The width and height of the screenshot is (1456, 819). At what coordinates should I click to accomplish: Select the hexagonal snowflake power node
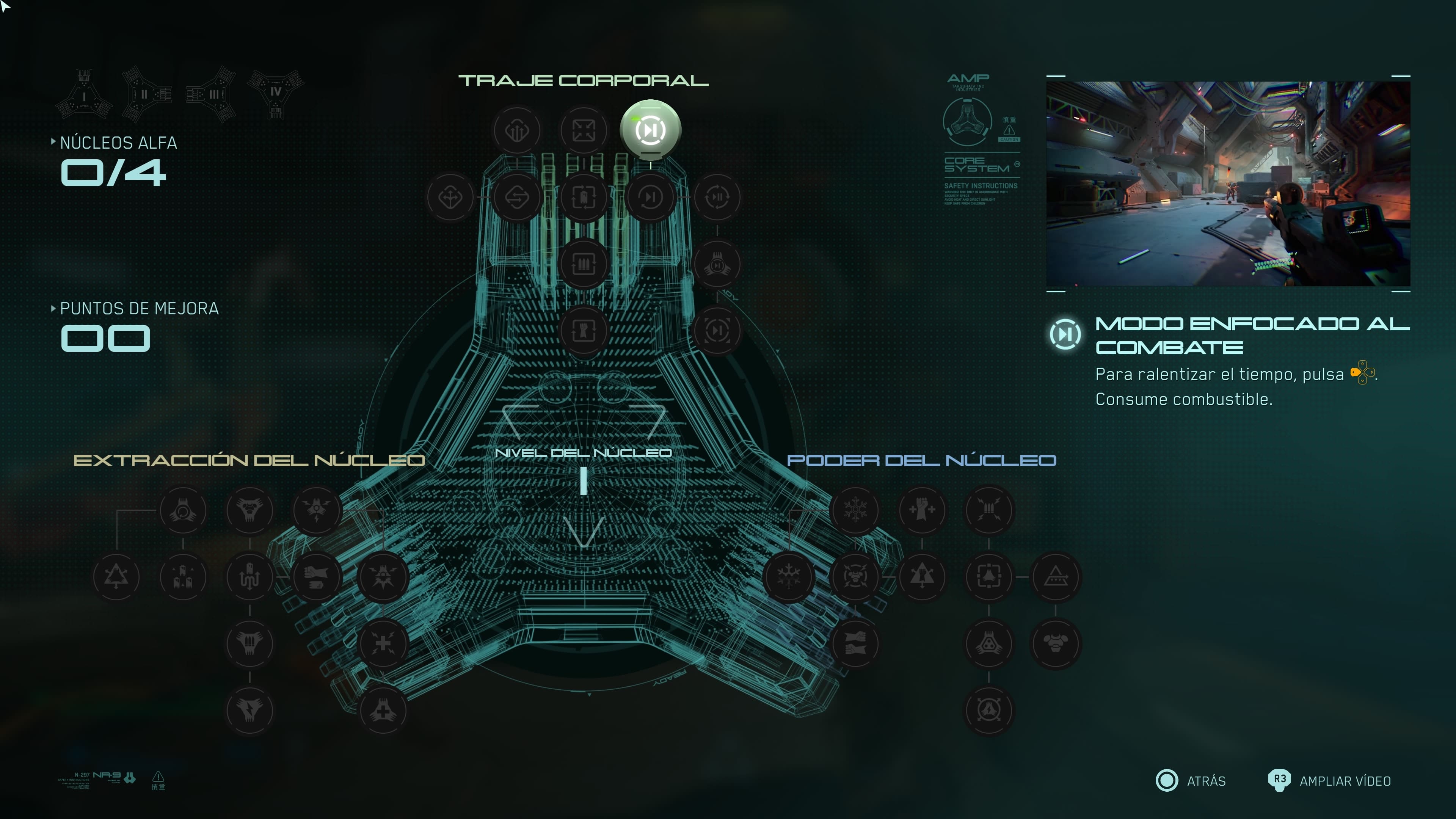tap(855, 510)
